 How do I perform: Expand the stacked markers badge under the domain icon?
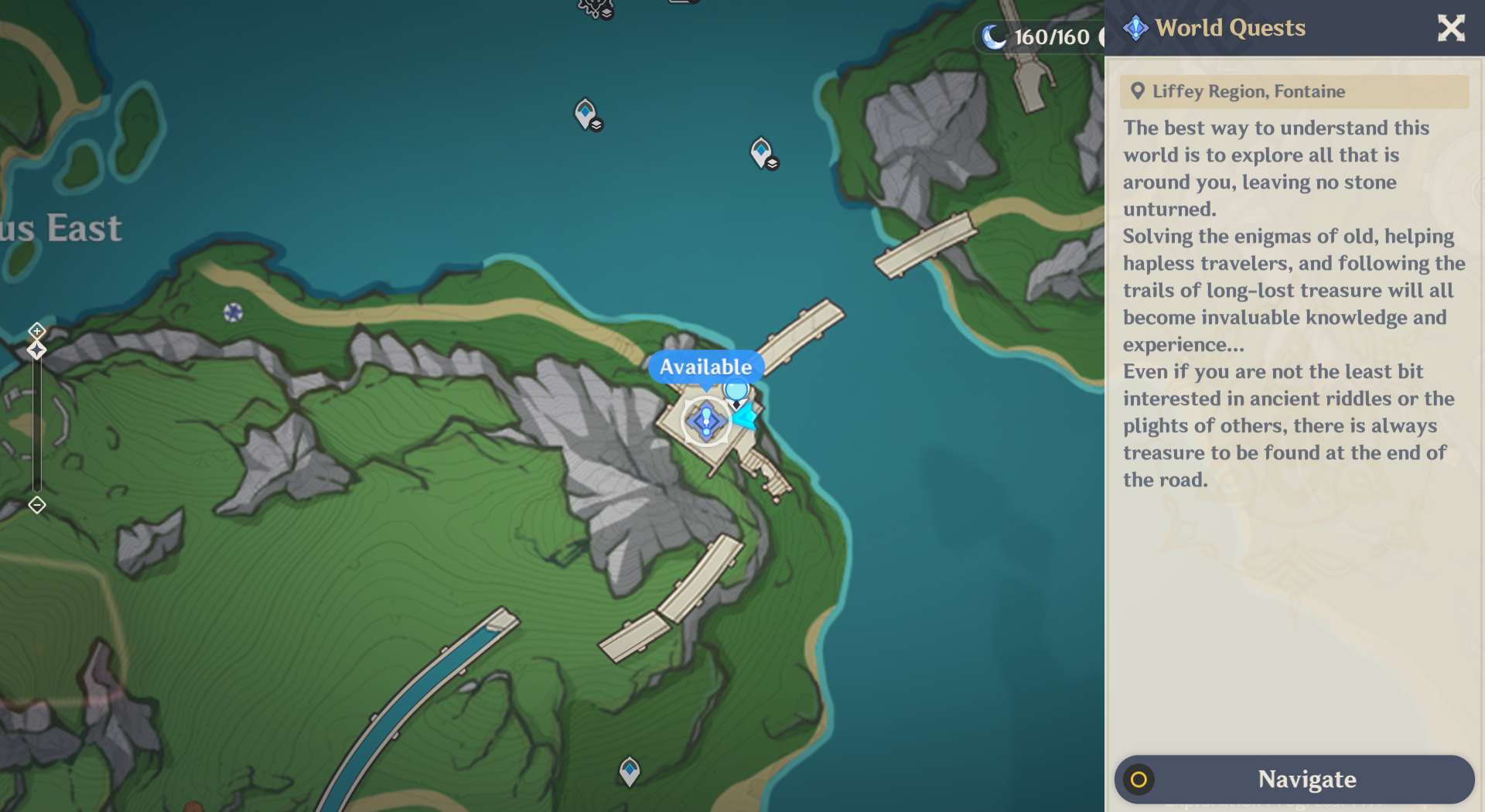[x=607, y=13]
